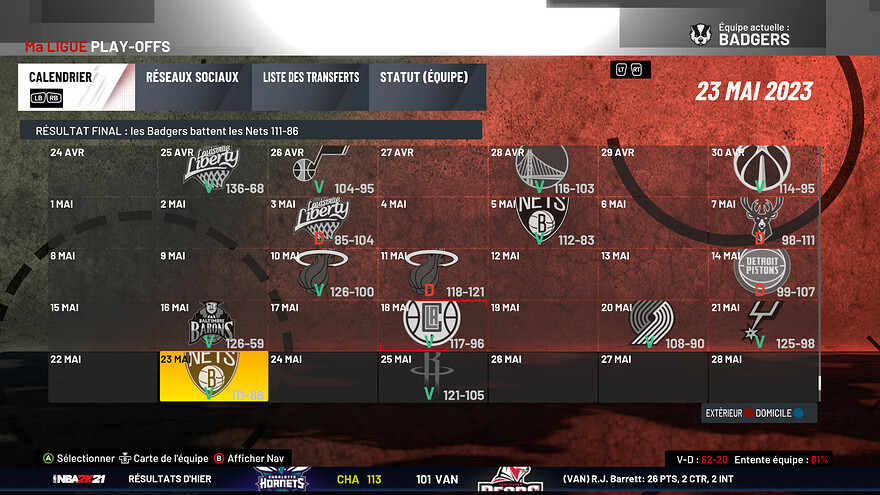
Task: Choose the 20 Mai Trail Blazers game
Action: point(653,324)
